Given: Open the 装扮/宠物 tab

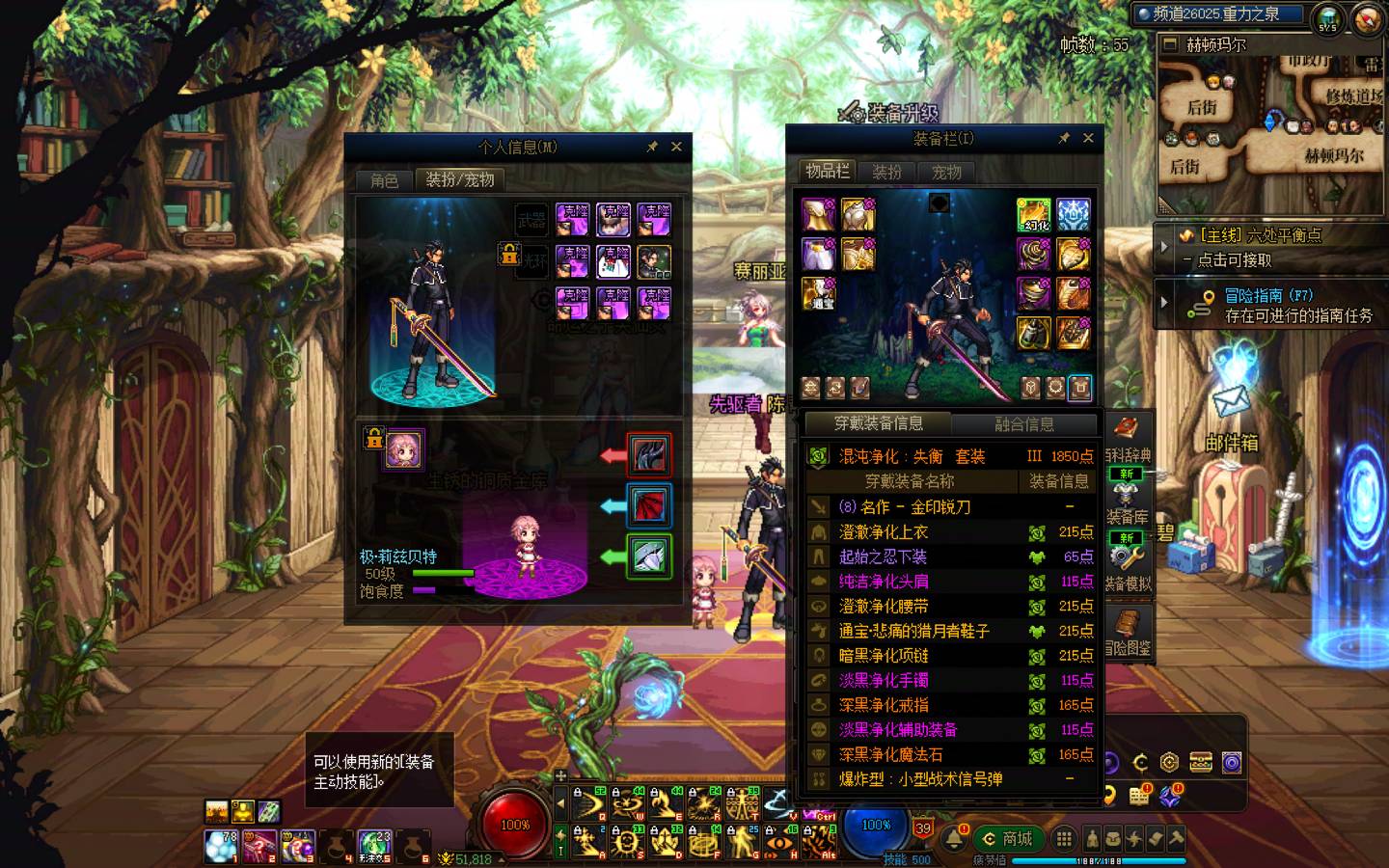Looking at the screenshot, I should point(460,180).
